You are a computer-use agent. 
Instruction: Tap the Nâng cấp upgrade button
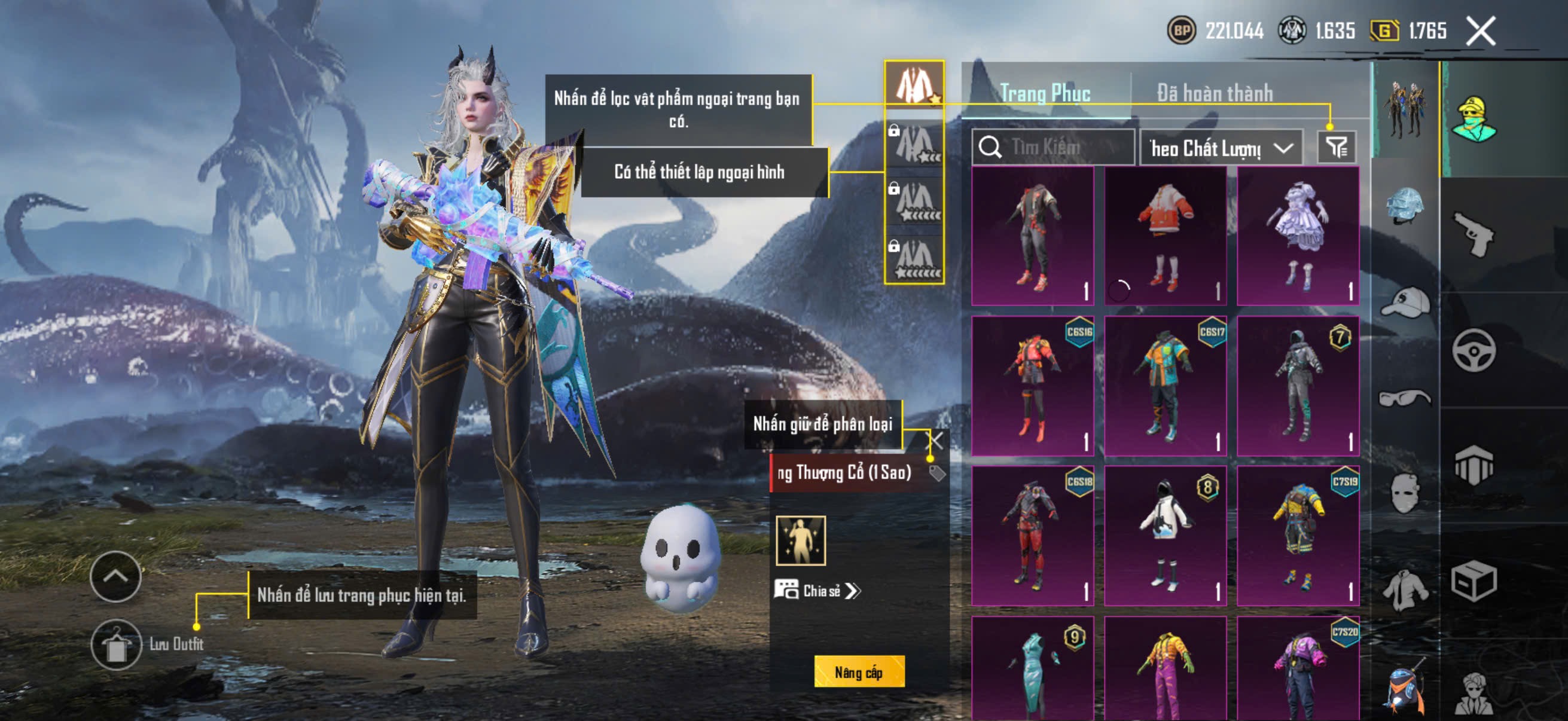pos(859,673)
